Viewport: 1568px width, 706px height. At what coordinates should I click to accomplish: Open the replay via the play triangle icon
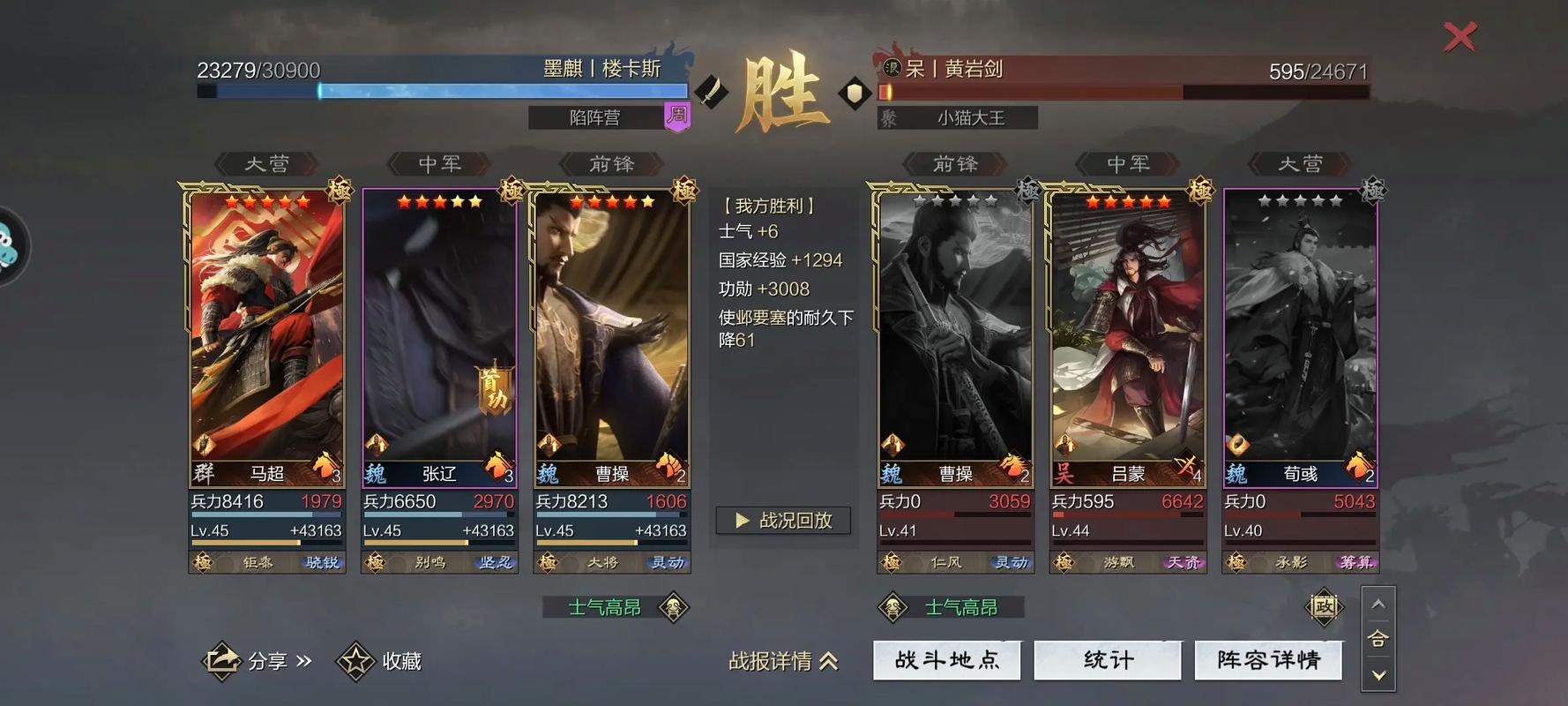tap(743, 521)
